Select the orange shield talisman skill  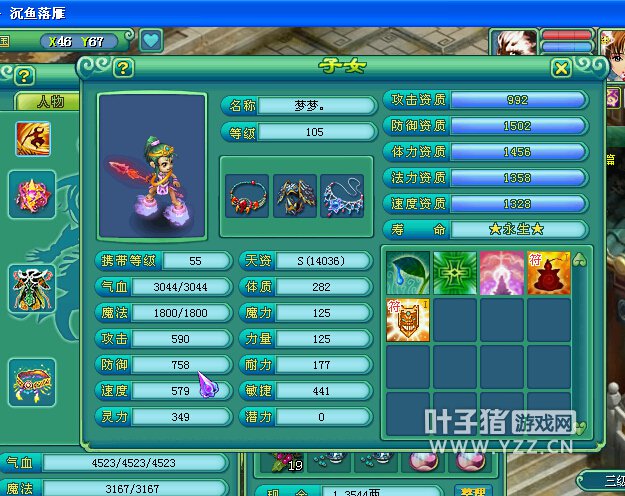[407, 320]
